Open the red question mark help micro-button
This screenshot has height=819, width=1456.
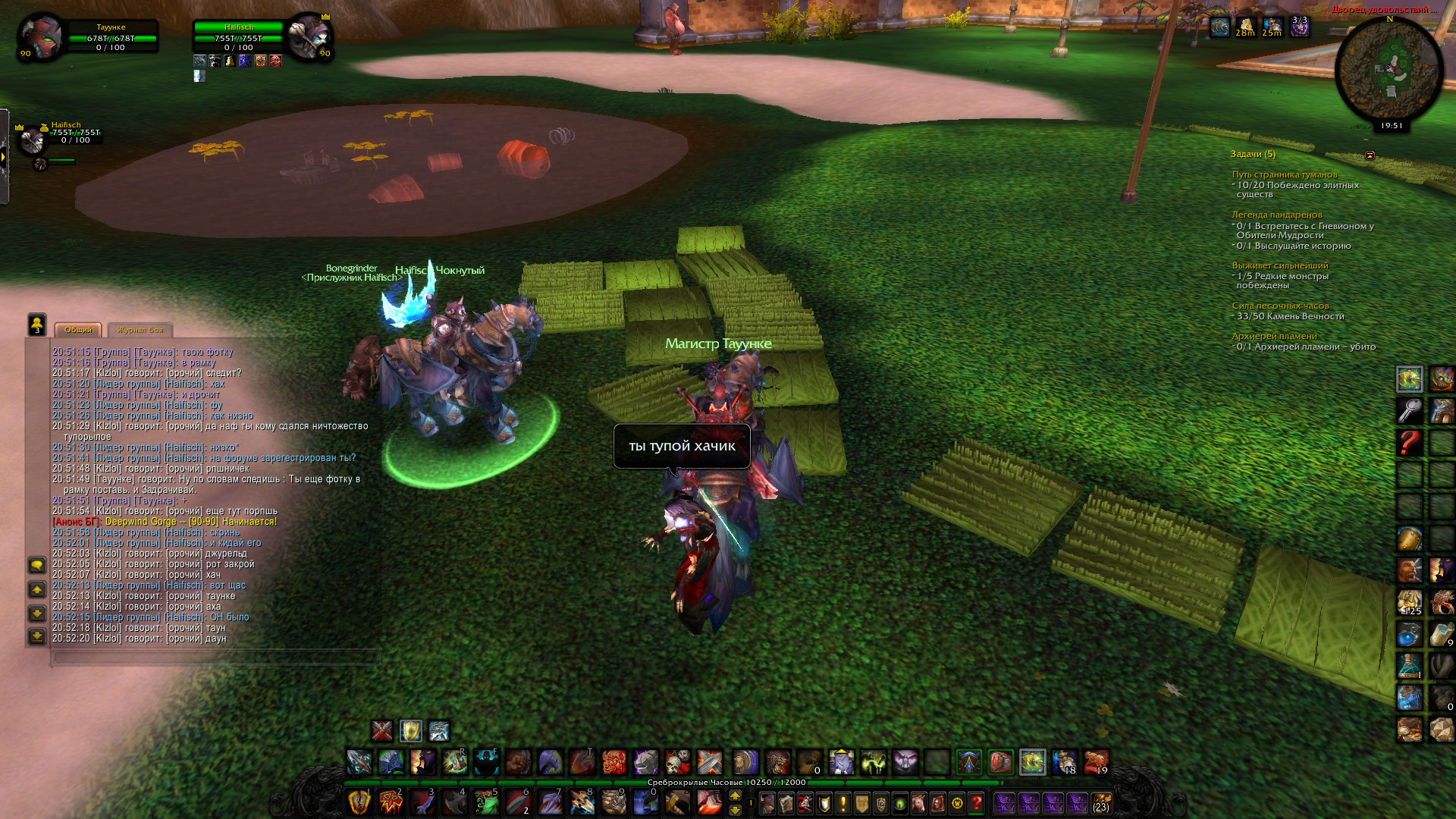976,802
